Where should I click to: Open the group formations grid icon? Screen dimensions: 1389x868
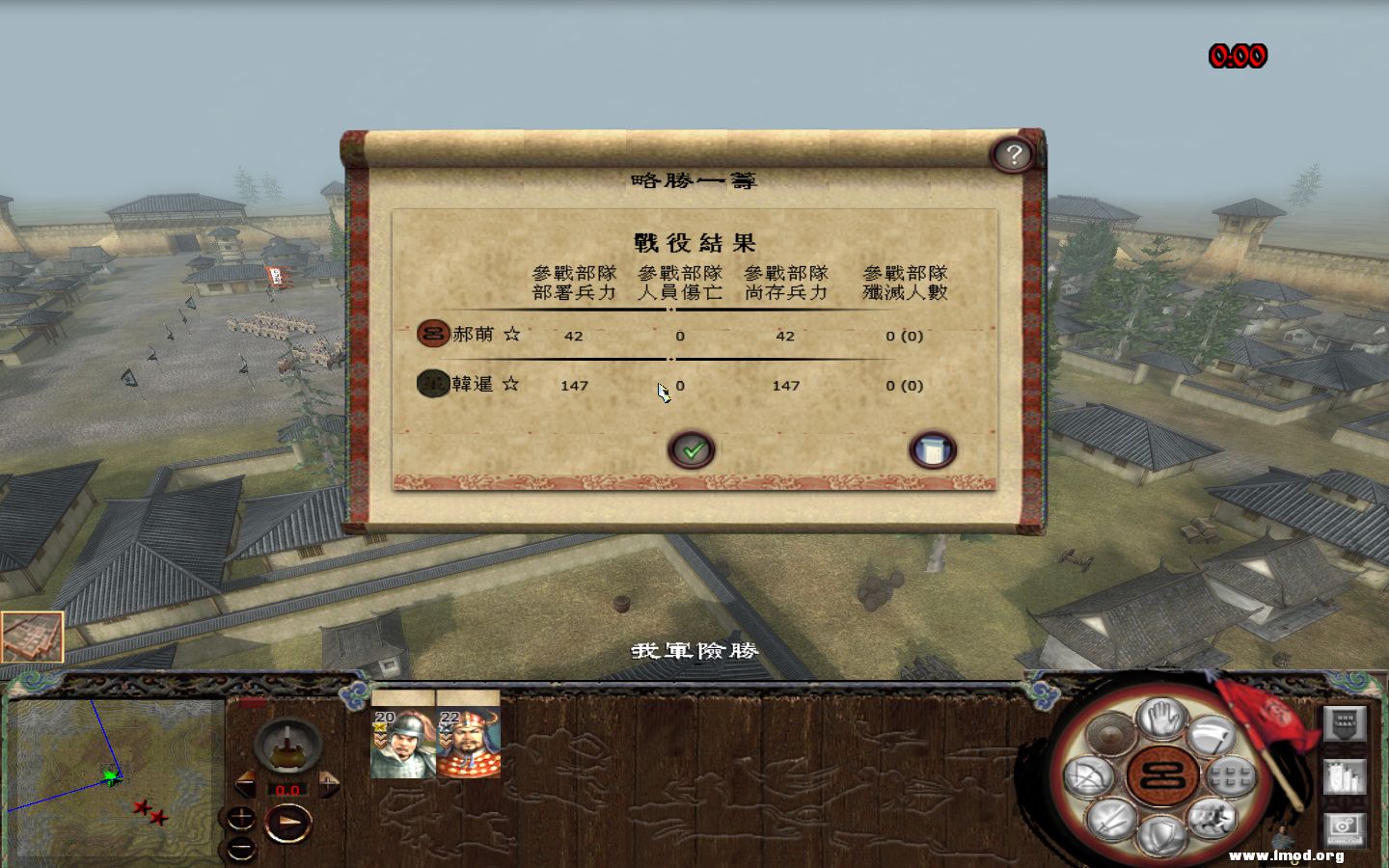(x=1232, y=776)
